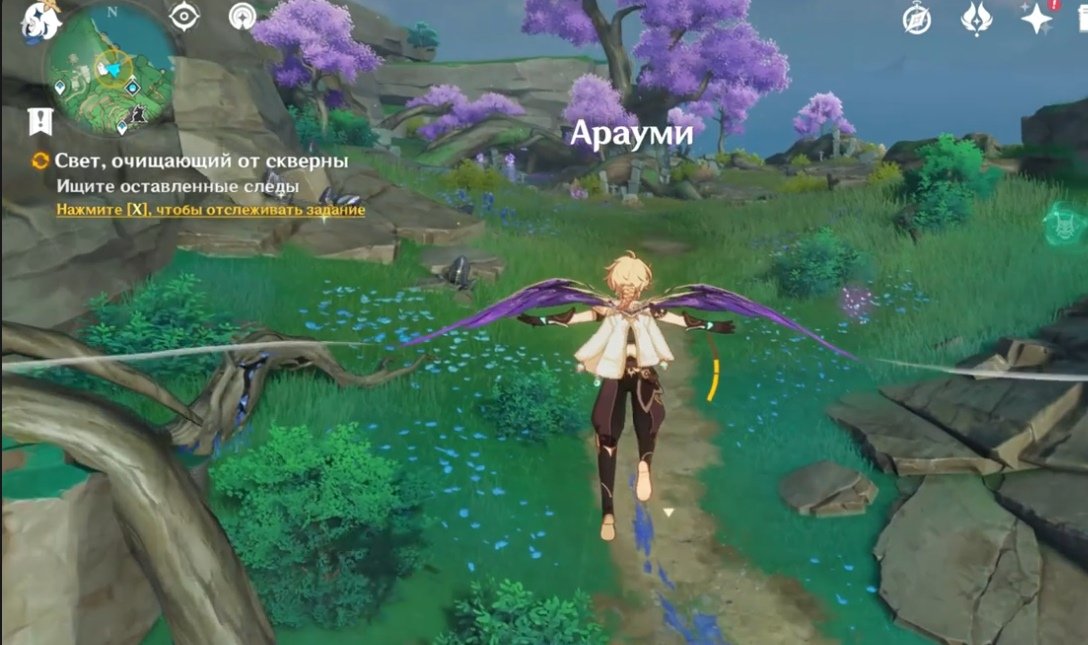Open the Paimon main menu
Image resolution: width=1088 pixels, height=645 pixels.
coord(40,18)
